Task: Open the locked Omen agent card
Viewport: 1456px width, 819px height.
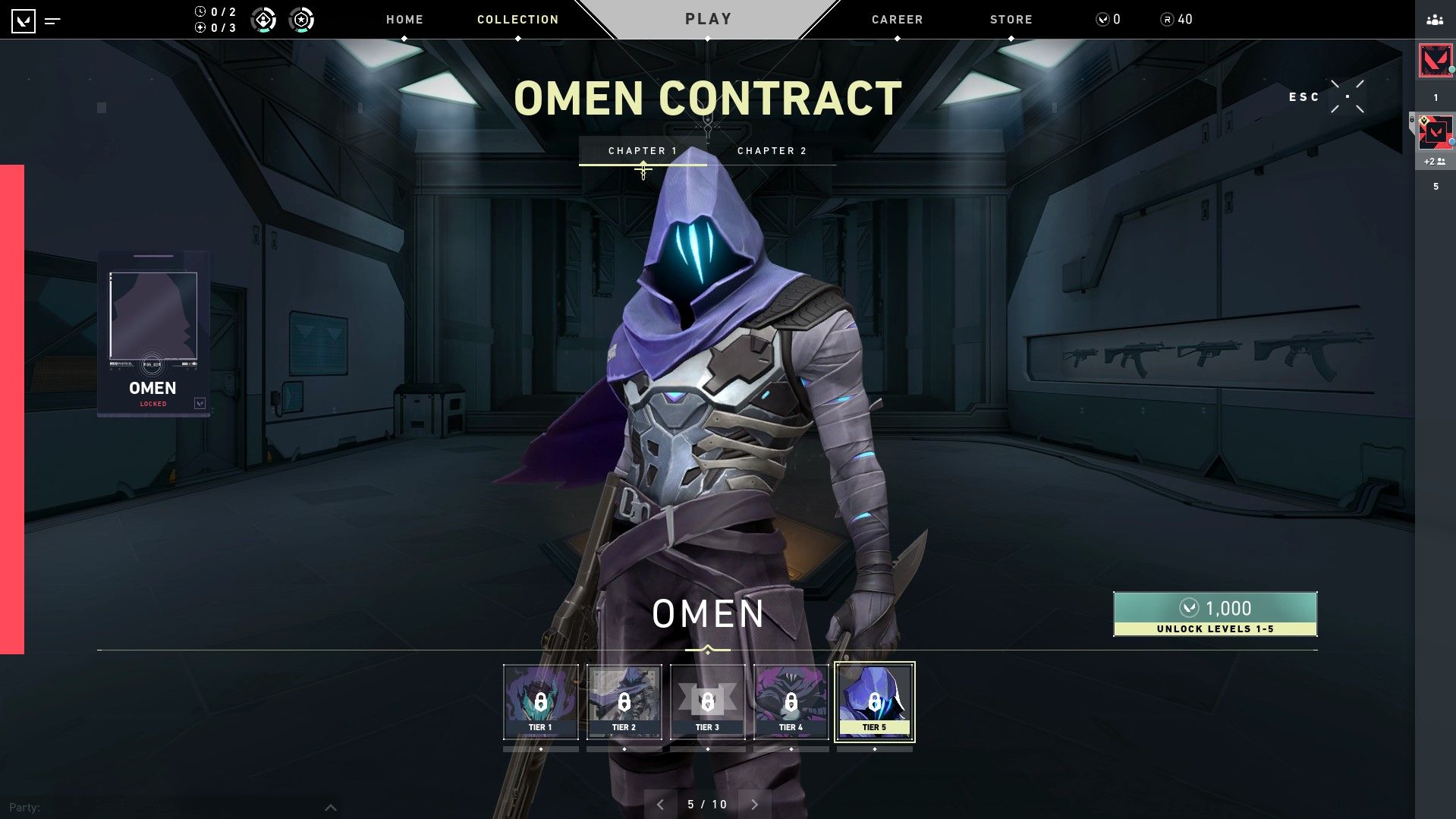Action: click(153, 334)
